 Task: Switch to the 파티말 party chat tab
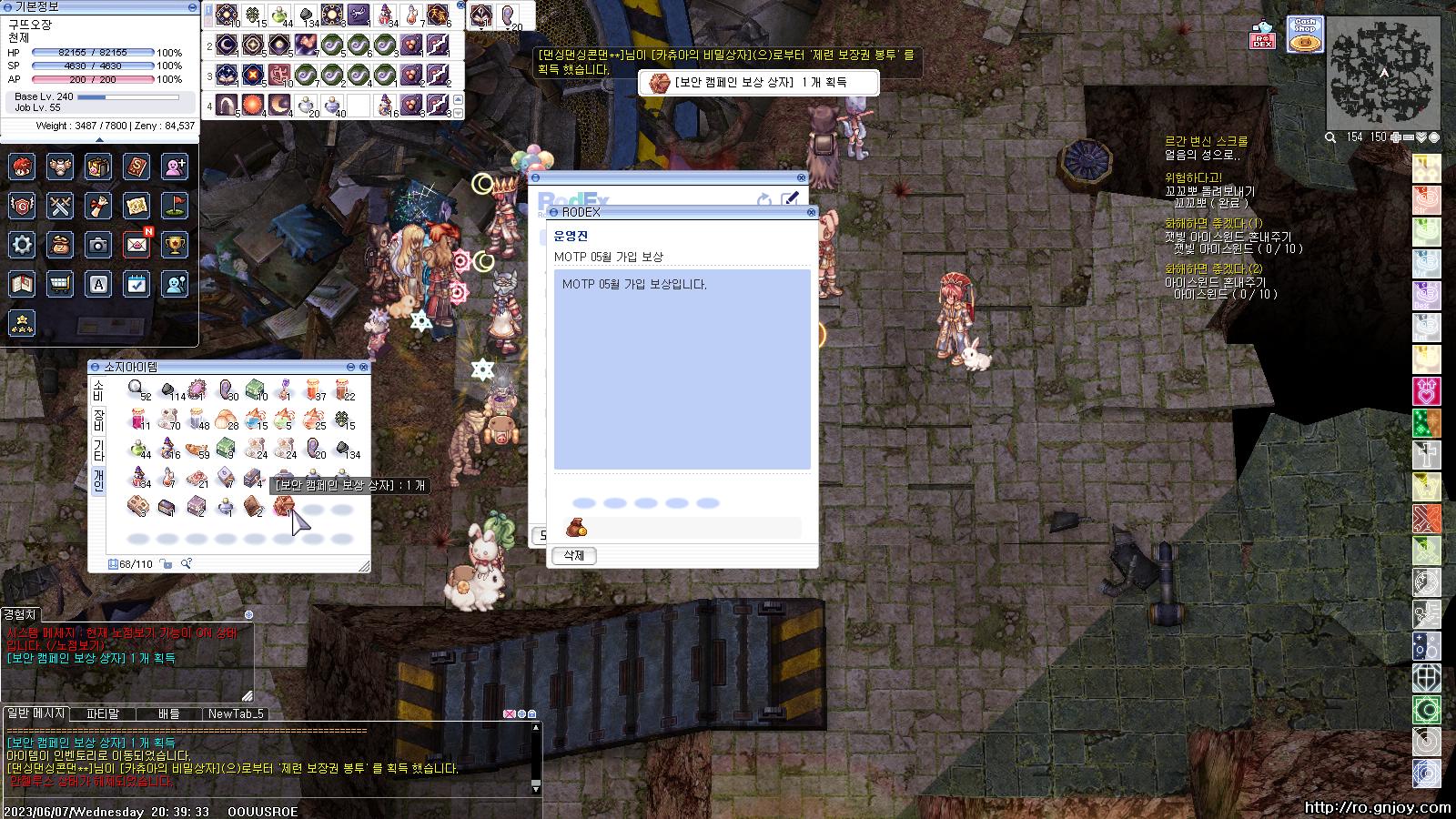tap(103, 713)
